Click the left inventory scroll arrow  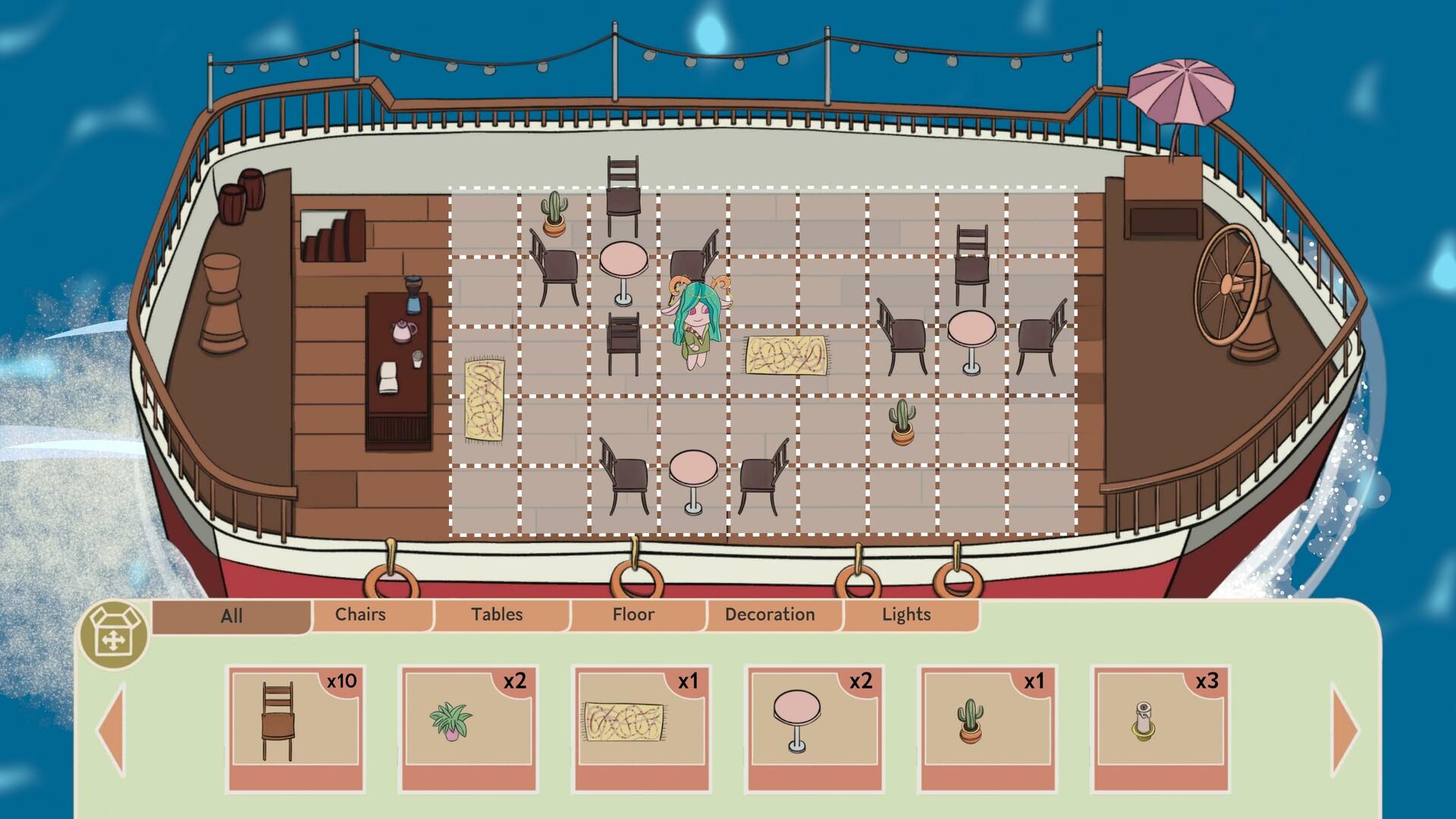(x=112, y=730)
